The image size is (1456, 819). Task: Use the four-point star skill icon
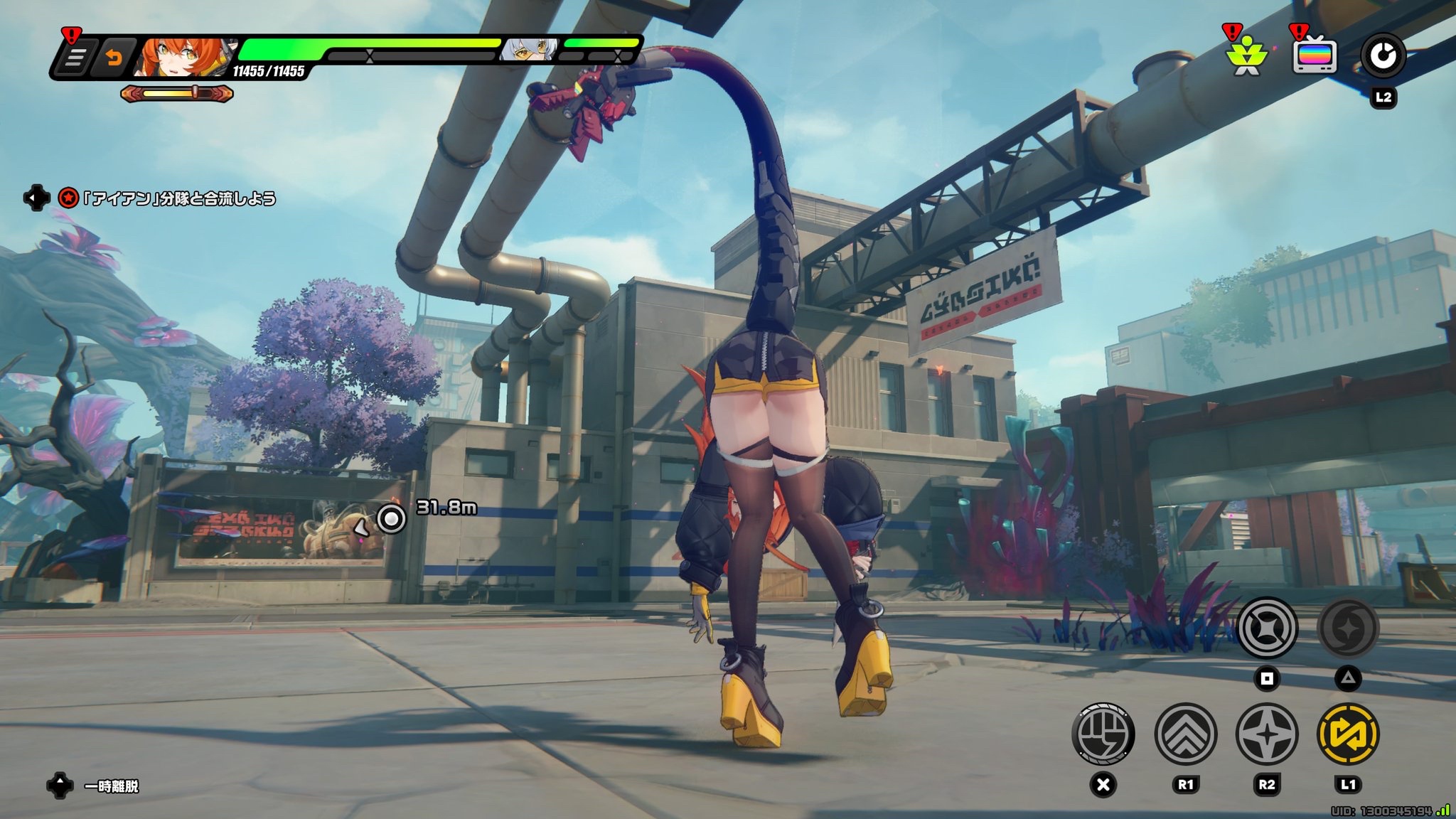(1267, 734)
